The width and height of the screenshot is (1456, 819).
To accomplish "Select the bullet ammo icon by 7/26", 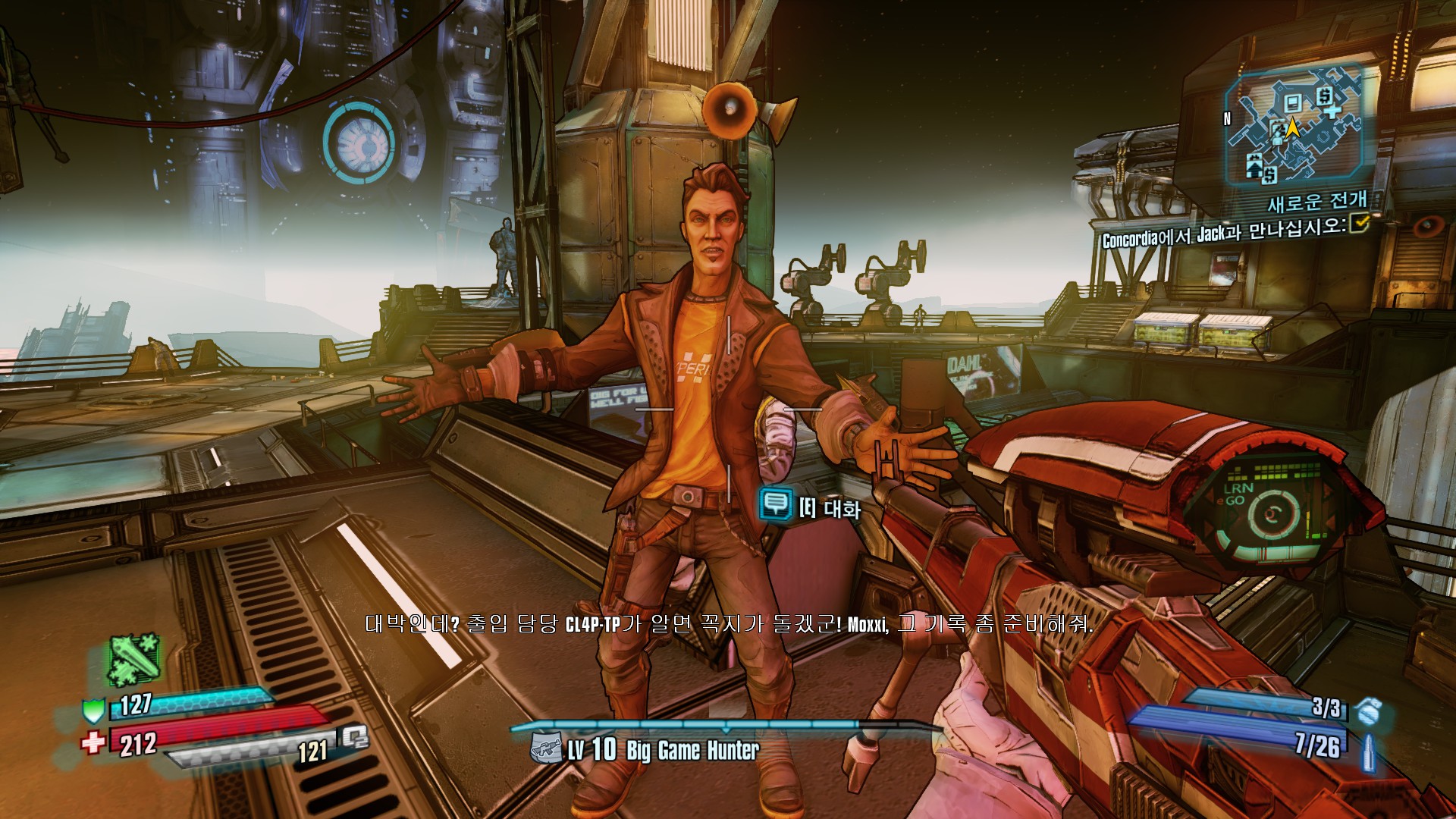I will 1370,751.
